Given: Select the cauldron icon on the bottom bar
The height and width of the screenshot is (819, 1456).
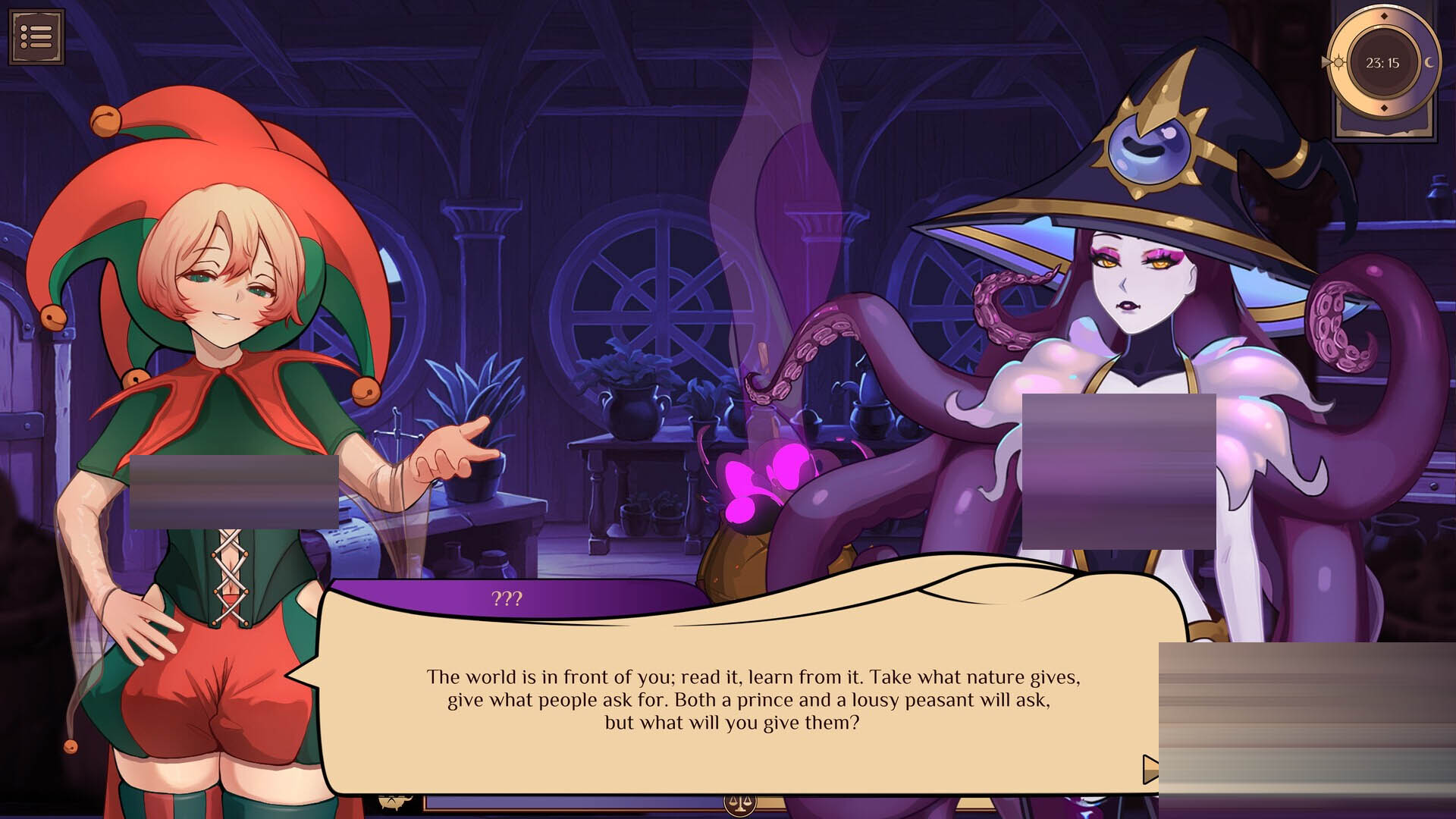Looking at the screenshot, I should (393, 802).
